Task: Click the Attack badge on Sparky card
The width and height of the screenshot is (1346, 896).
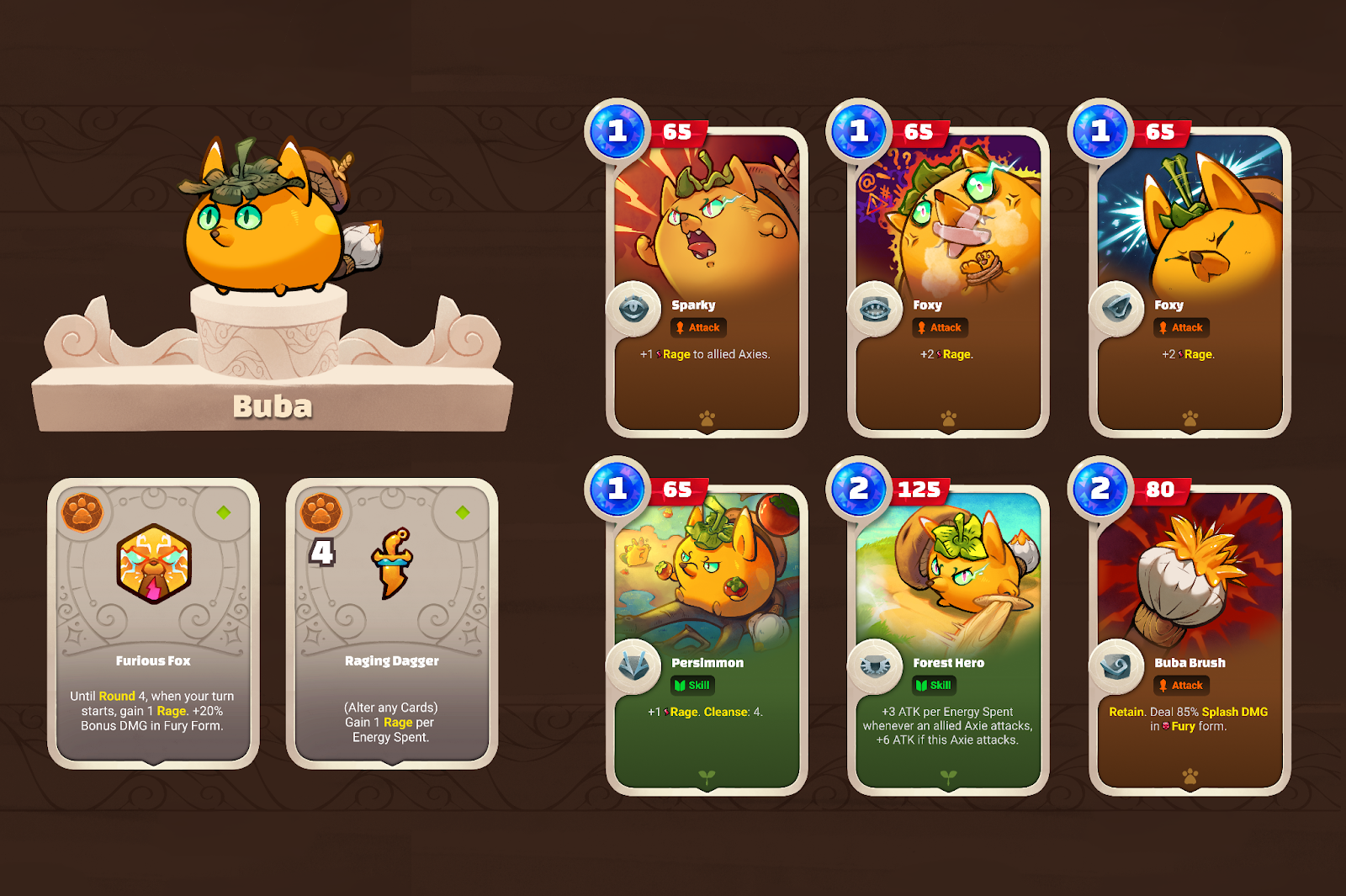Action: [699, 328]
